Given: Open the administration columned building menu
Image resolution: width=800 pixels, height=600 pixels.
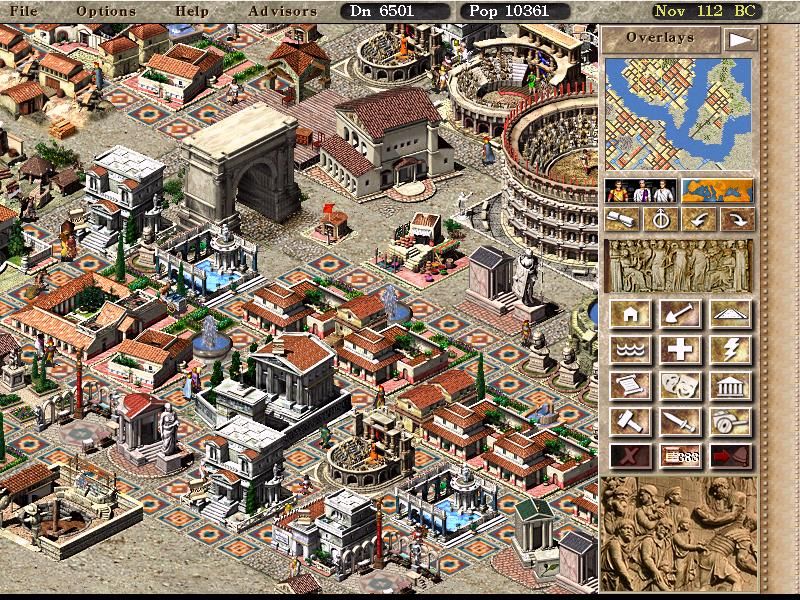Looking at the screenshot, I should (x=731, y=385).
